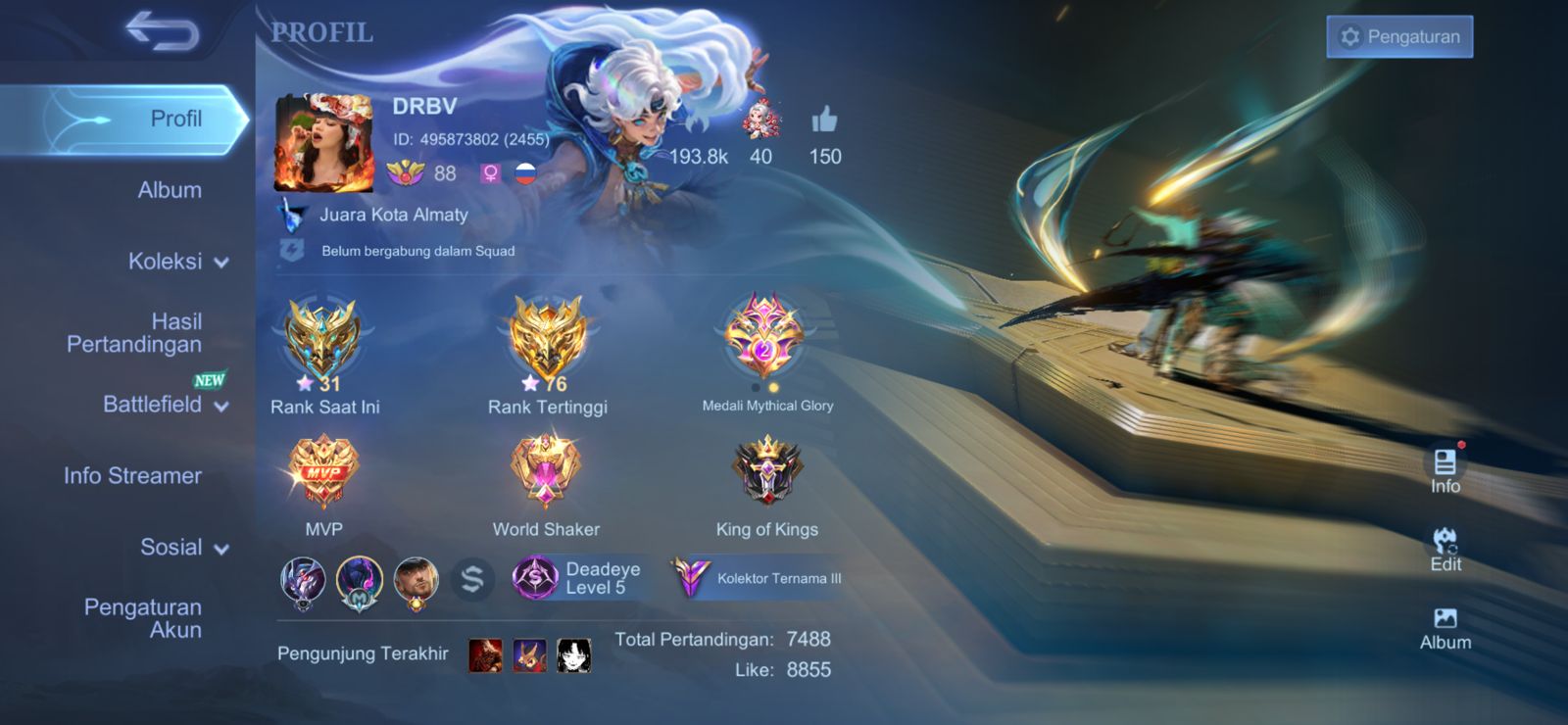Switch to the Profil tab

click(x=147, y=120)
